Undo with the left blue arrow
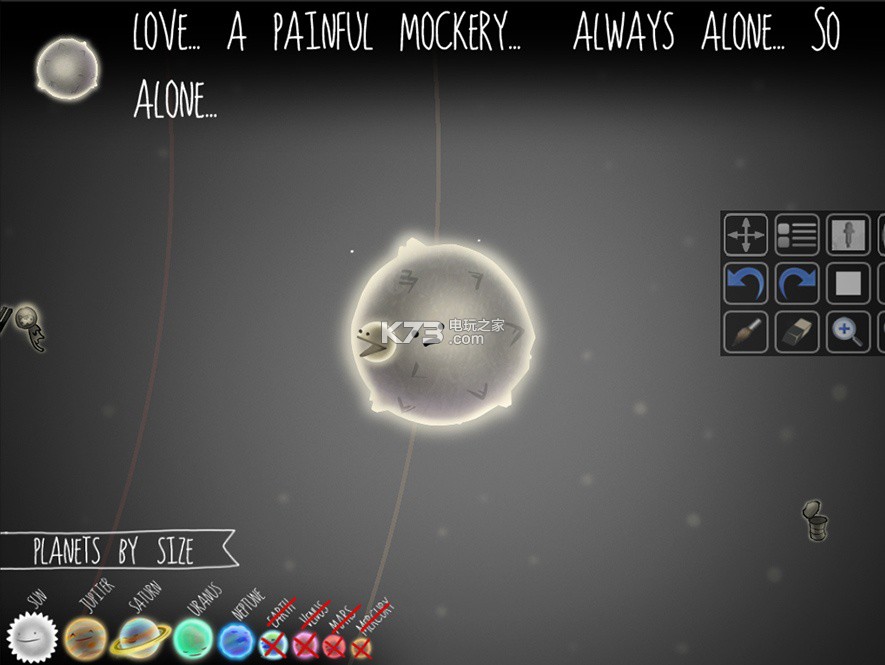Viewport: 885px width, 665px height. 746,284
